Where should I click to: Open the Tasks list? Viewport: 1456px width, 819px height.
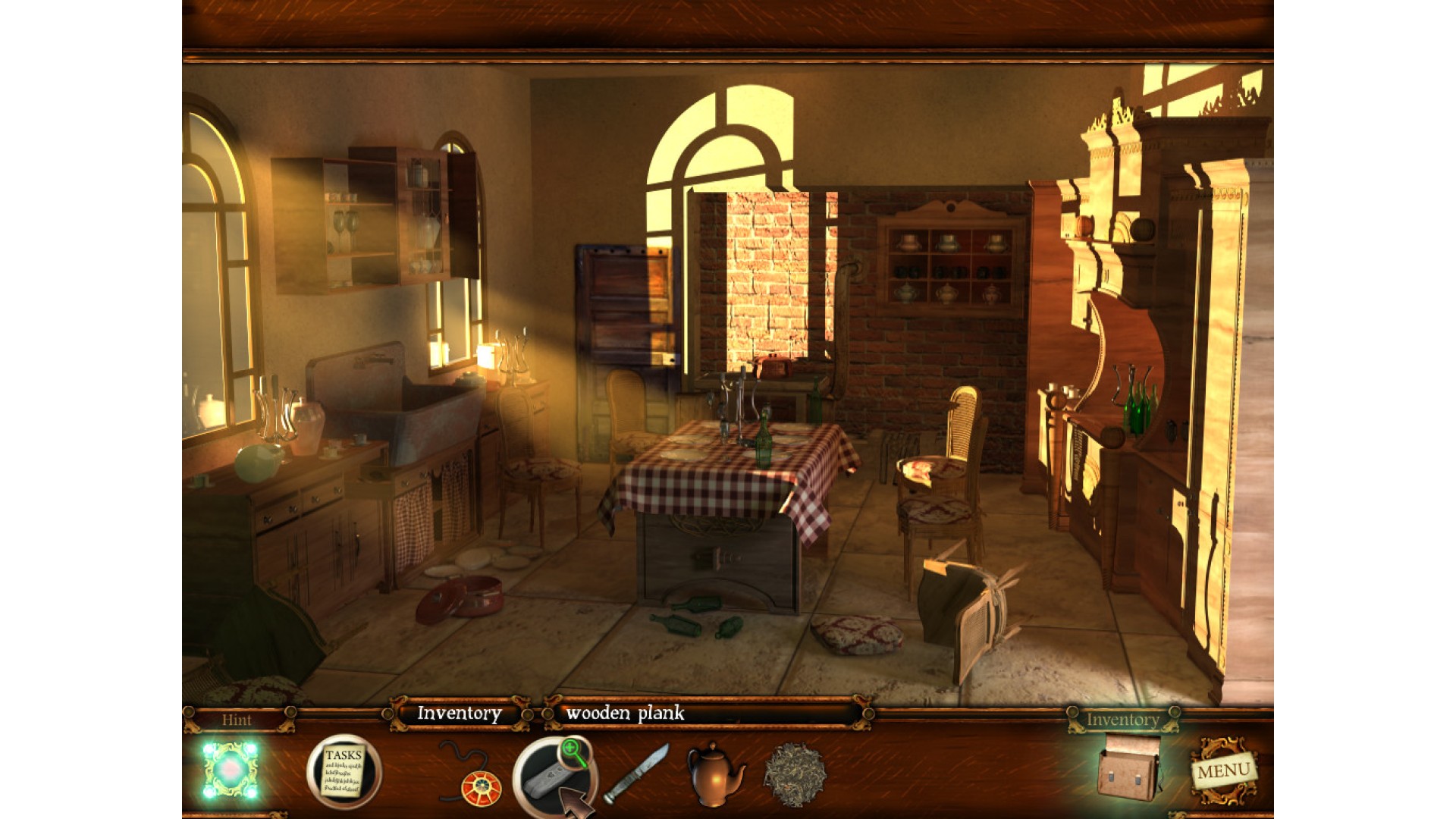[344, 771]
